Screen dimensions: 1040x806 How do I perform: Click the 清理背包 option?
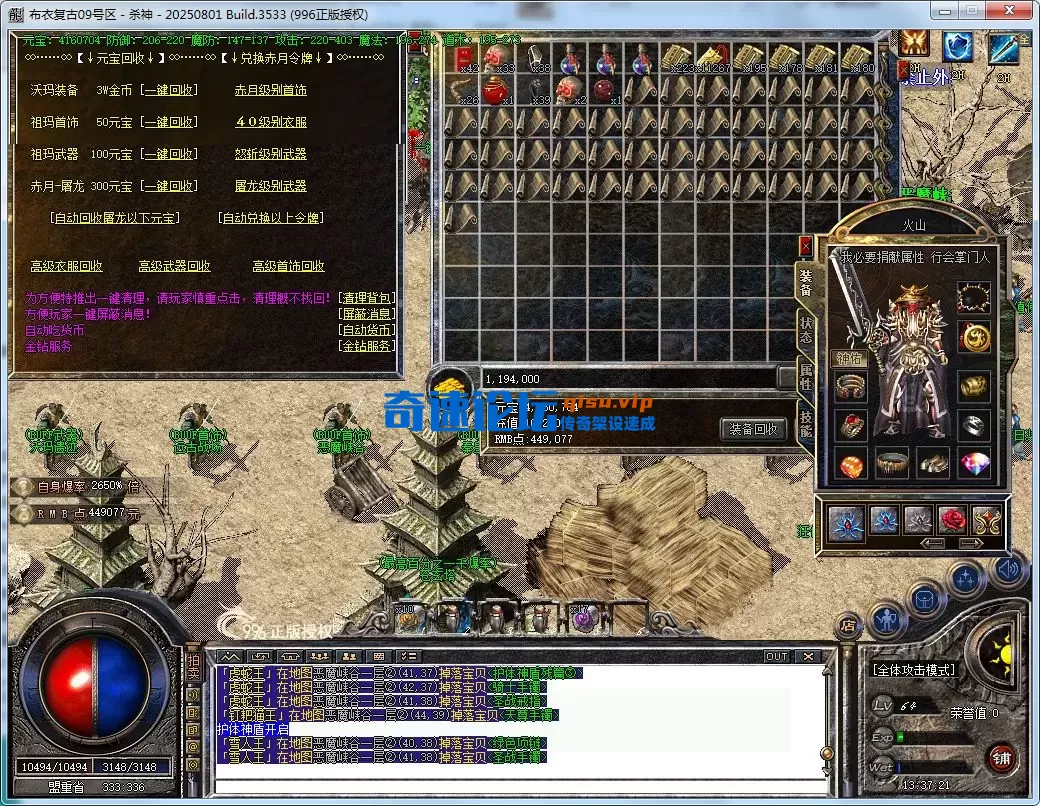click(x=367, y=298)
